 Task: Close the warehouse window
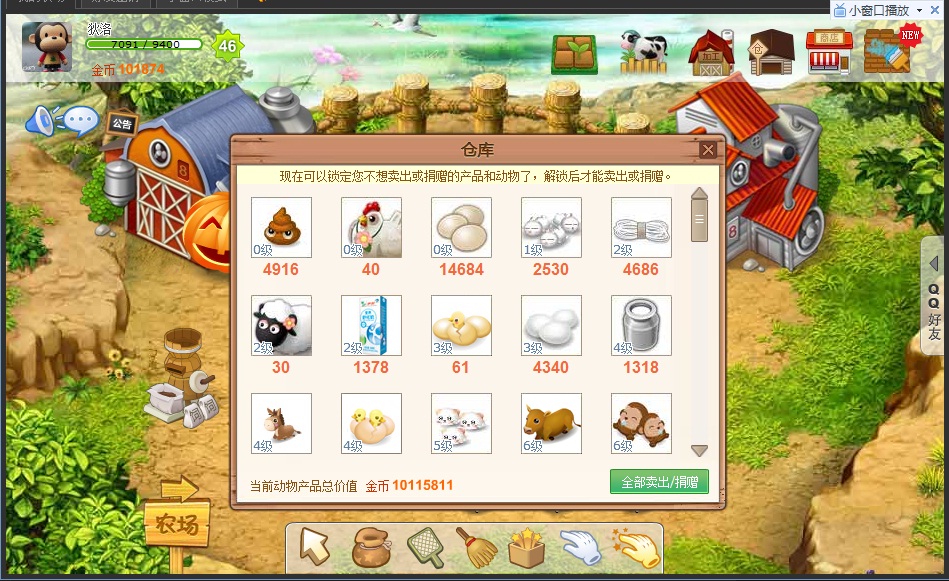click(708, 150)
